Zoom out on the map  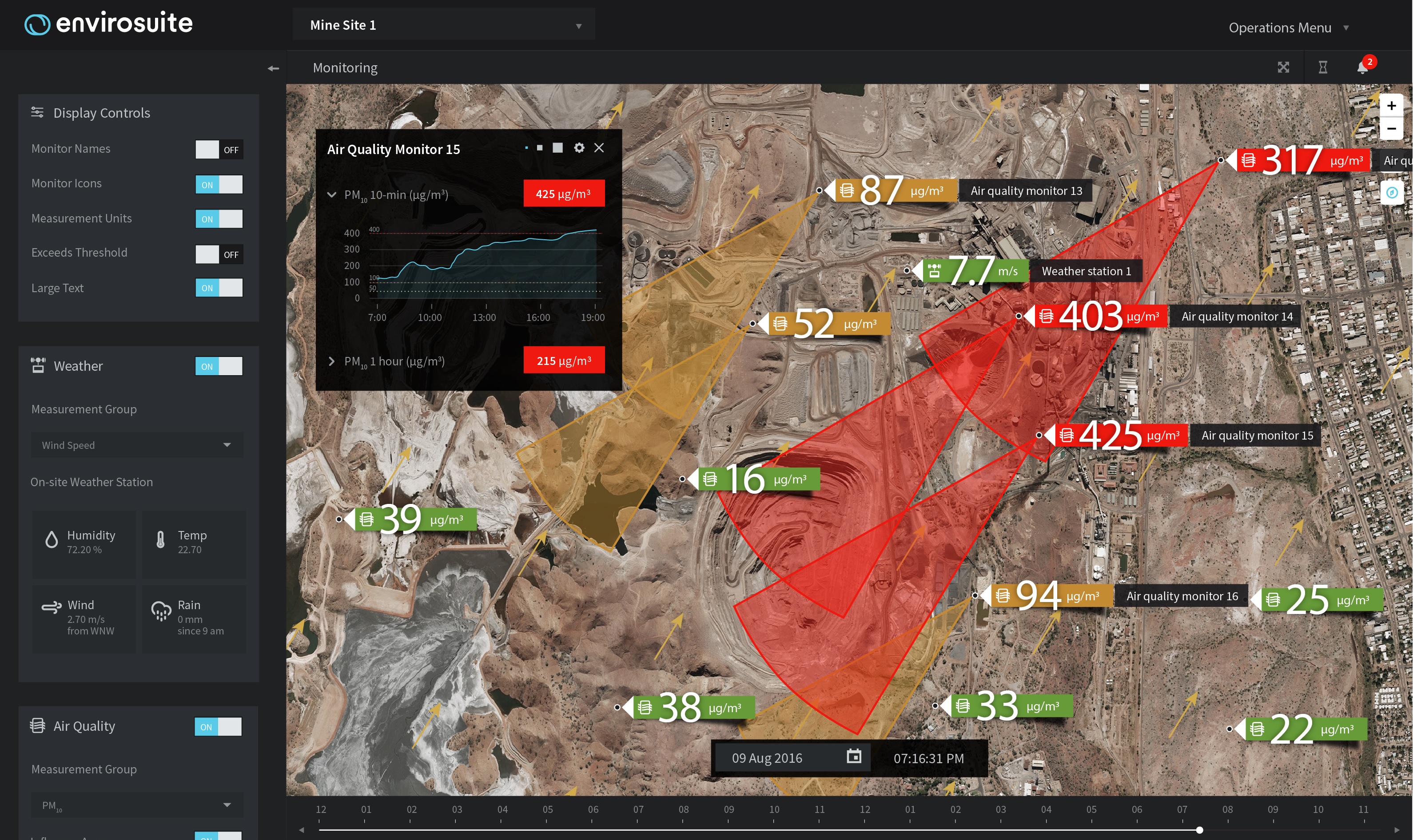click(1391, 128)
